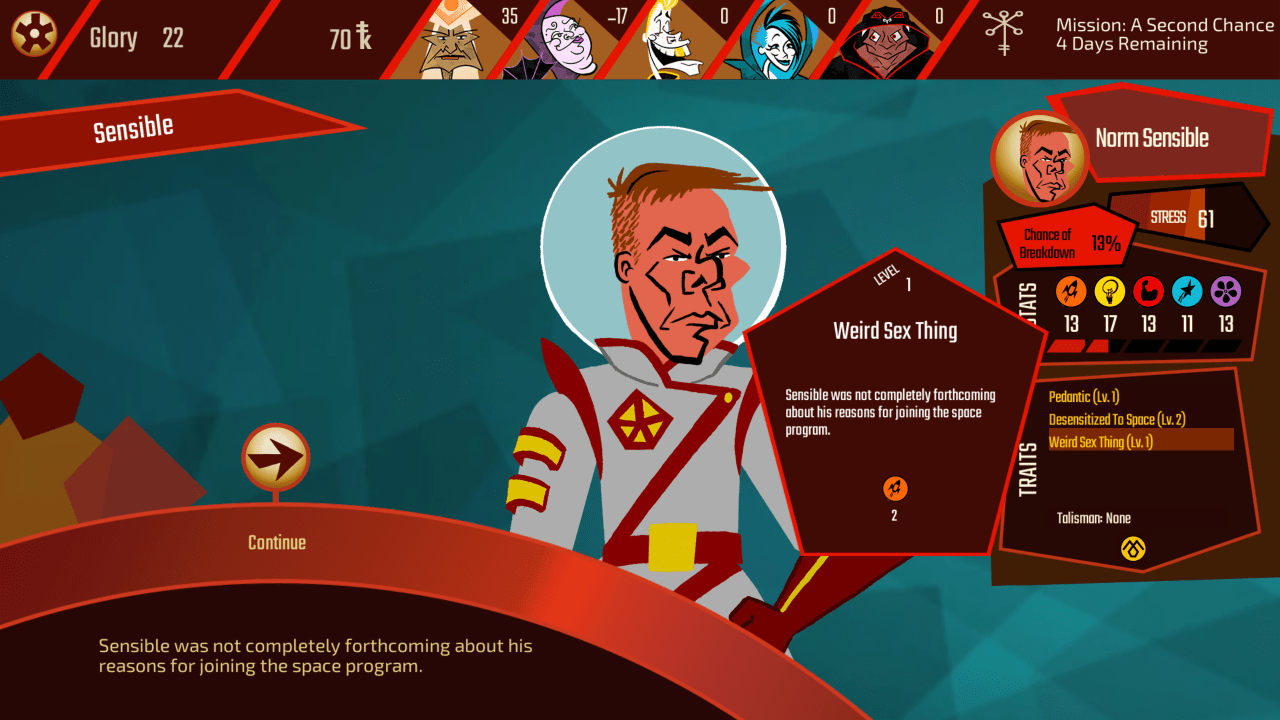Screen dimensions: 1280x720
Task: Click the rocket icon on the Weird Sex Thing card
Action: [x=893, y=489]
